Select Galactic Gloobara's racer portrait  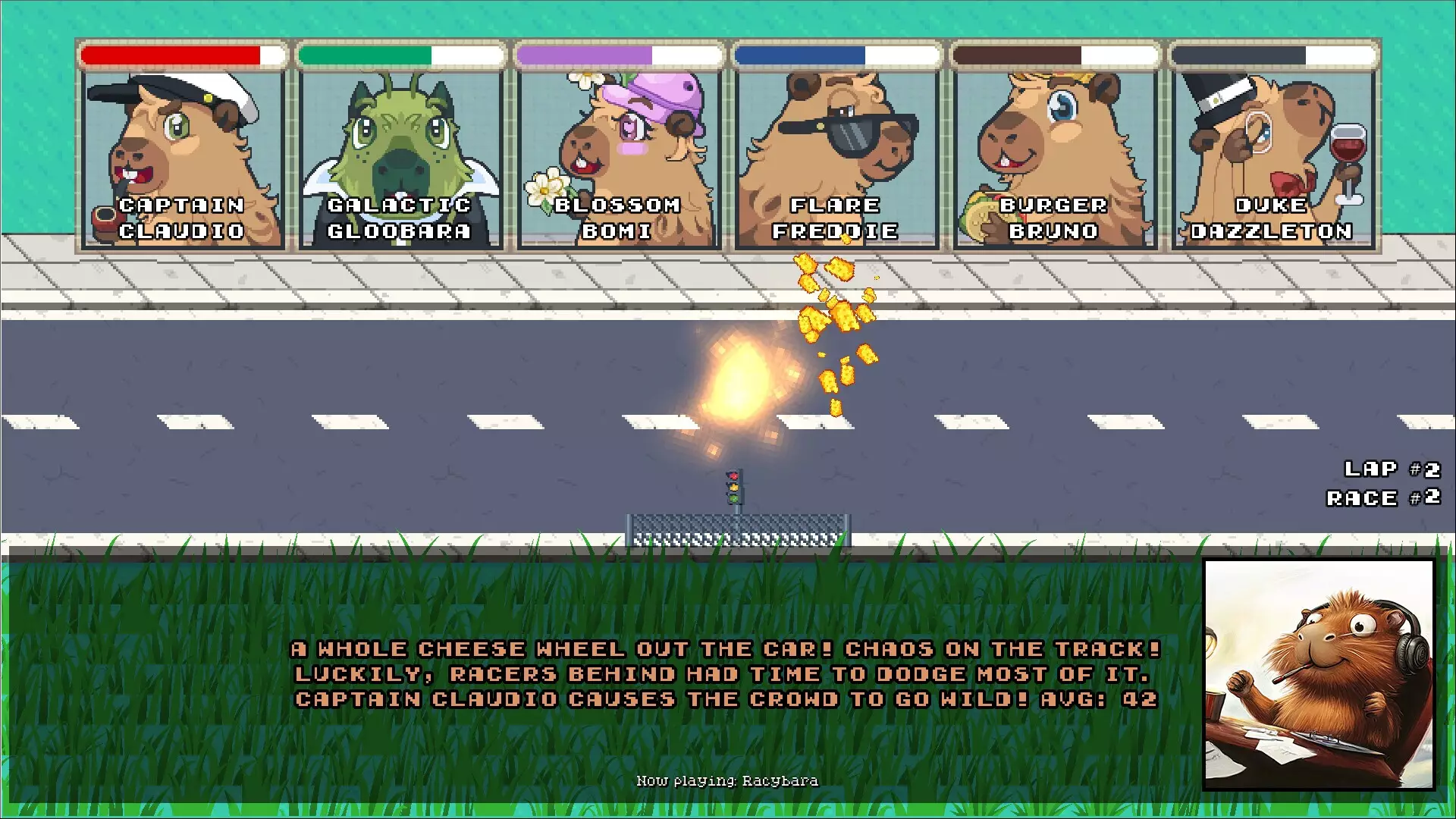[398, 152]
